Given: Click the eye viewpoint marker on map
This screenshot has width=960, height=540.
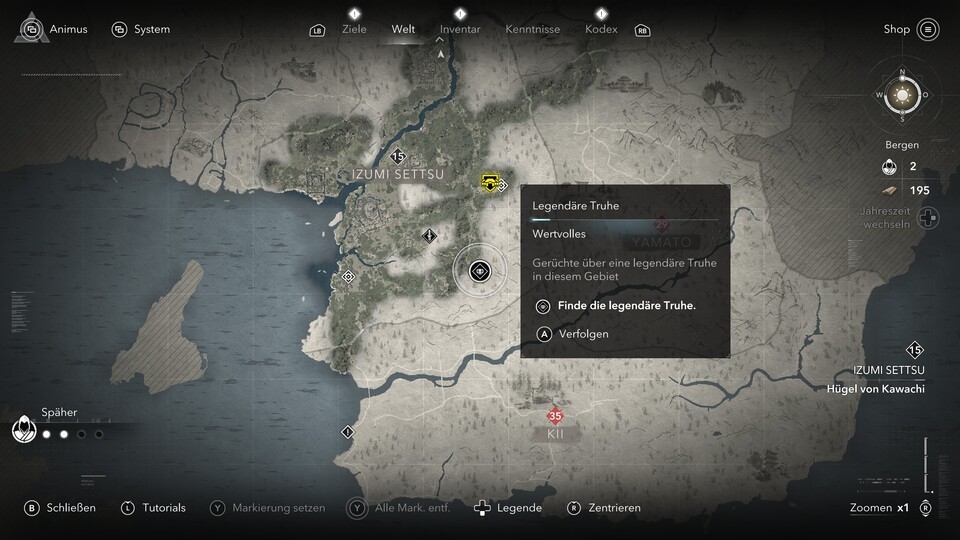Looking at the screenshot, I should pos(480,270).
